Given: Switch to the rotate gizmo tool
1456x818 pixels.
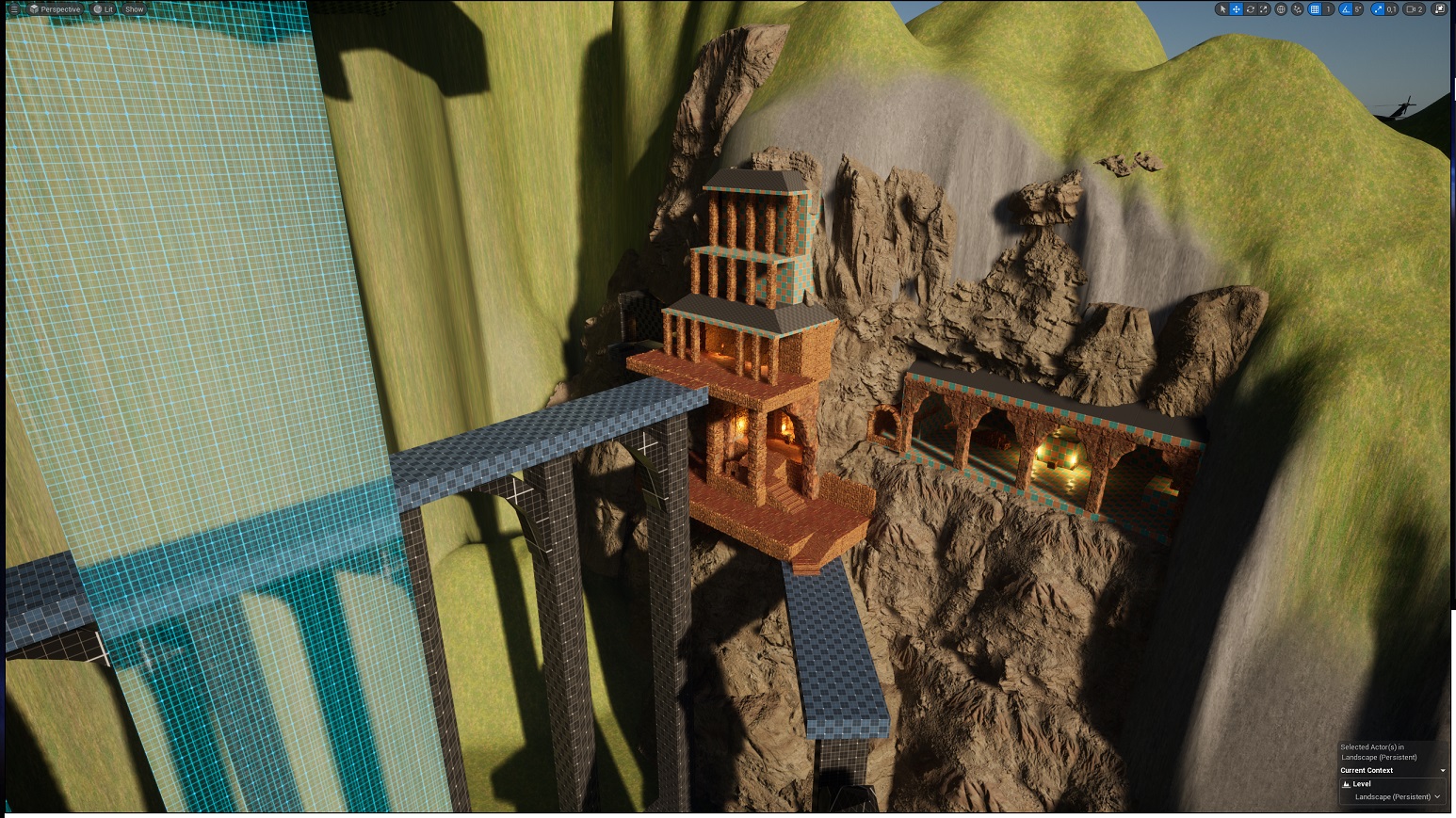Looking at the screenshot, I should click(x=1251, y=9).
